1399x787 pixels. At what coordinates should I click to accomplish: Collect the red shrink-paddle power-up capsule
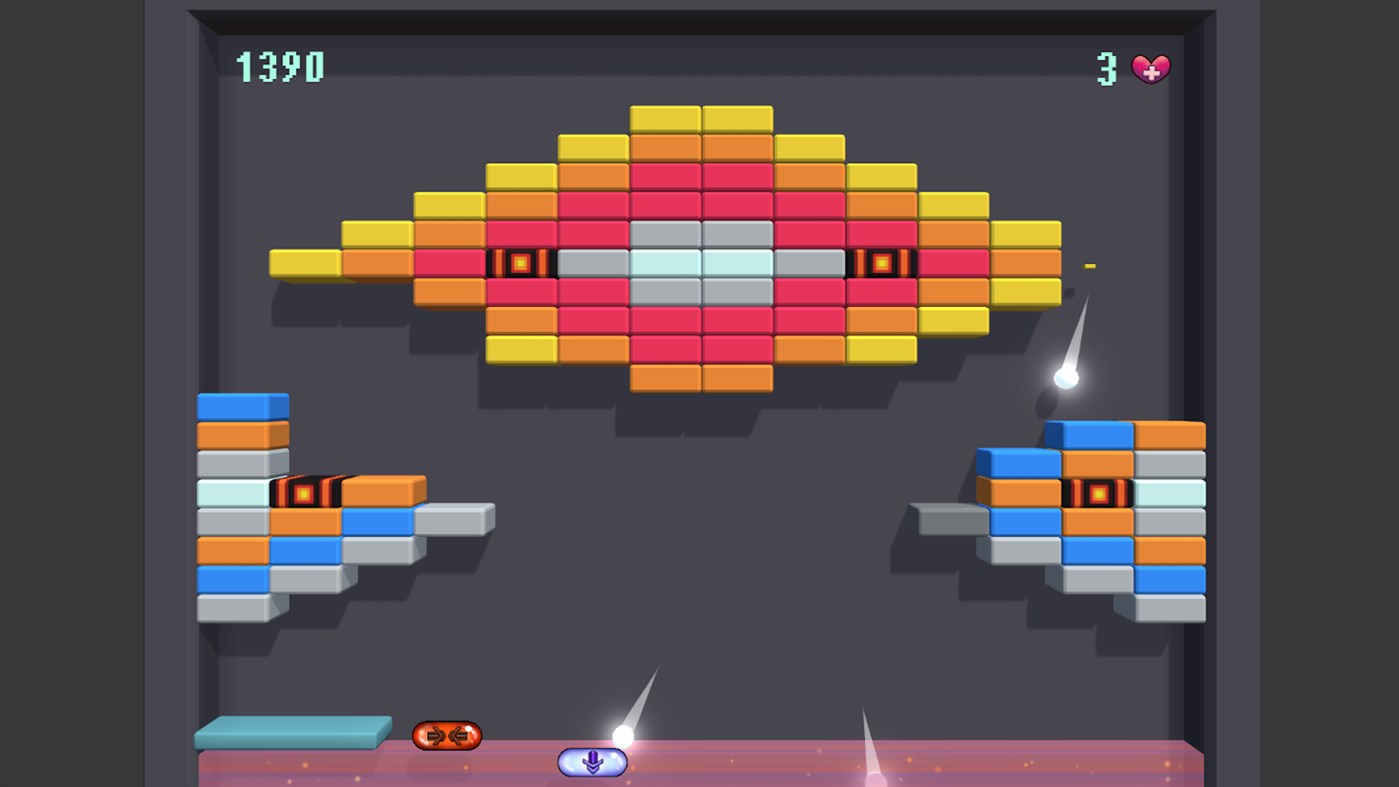coord(448,734)
